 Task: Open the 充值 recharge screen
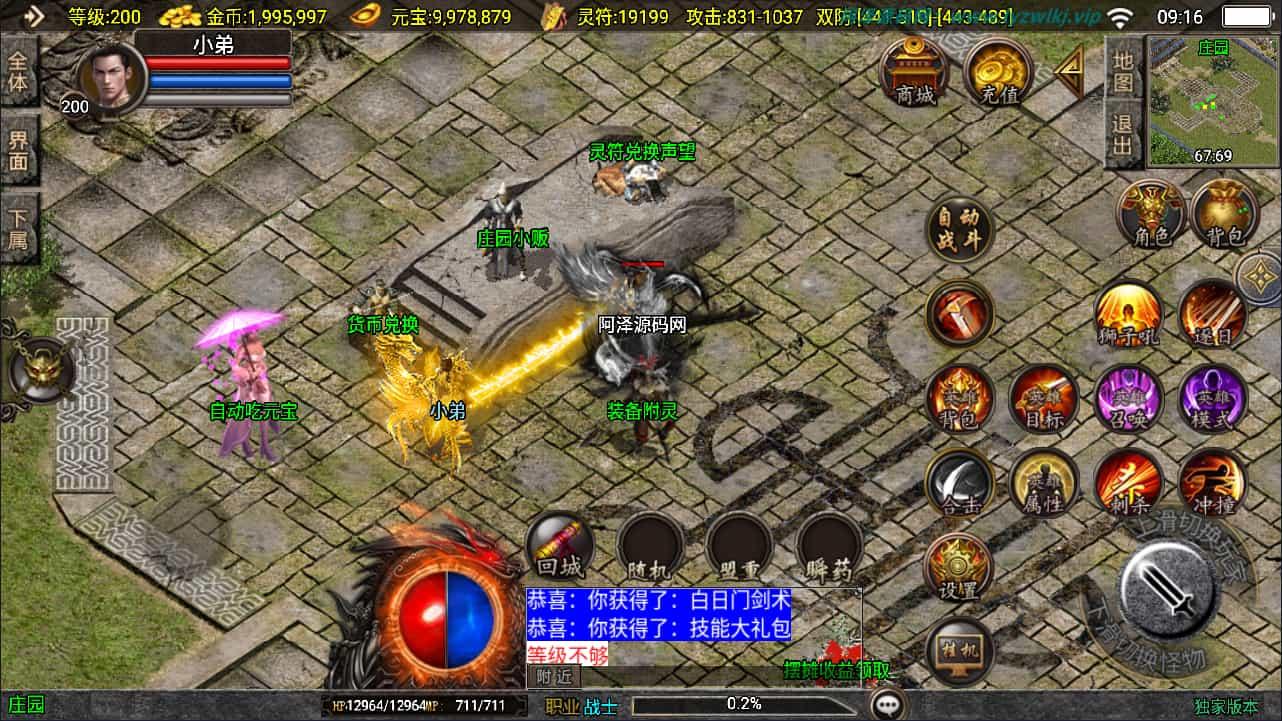pos(999,72)
